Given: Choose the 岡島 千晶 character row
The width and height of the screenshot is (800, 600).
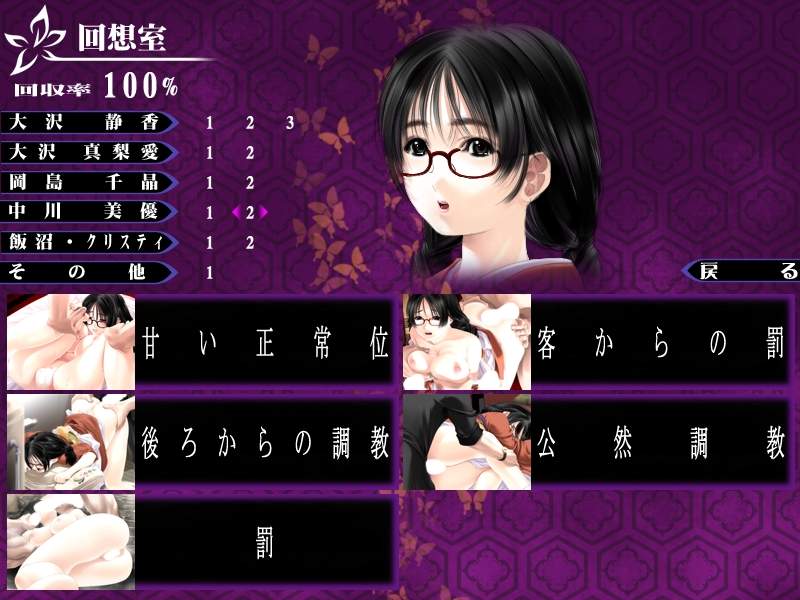Looking at the screenshot, I should 88,182.
